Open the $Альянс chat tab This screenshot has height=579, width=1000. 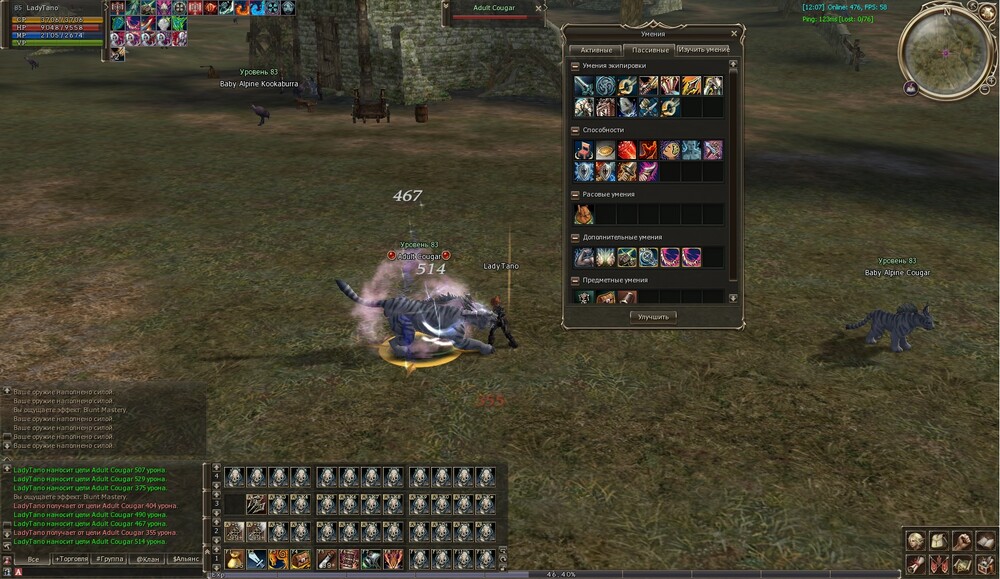(x=186, y=559)
